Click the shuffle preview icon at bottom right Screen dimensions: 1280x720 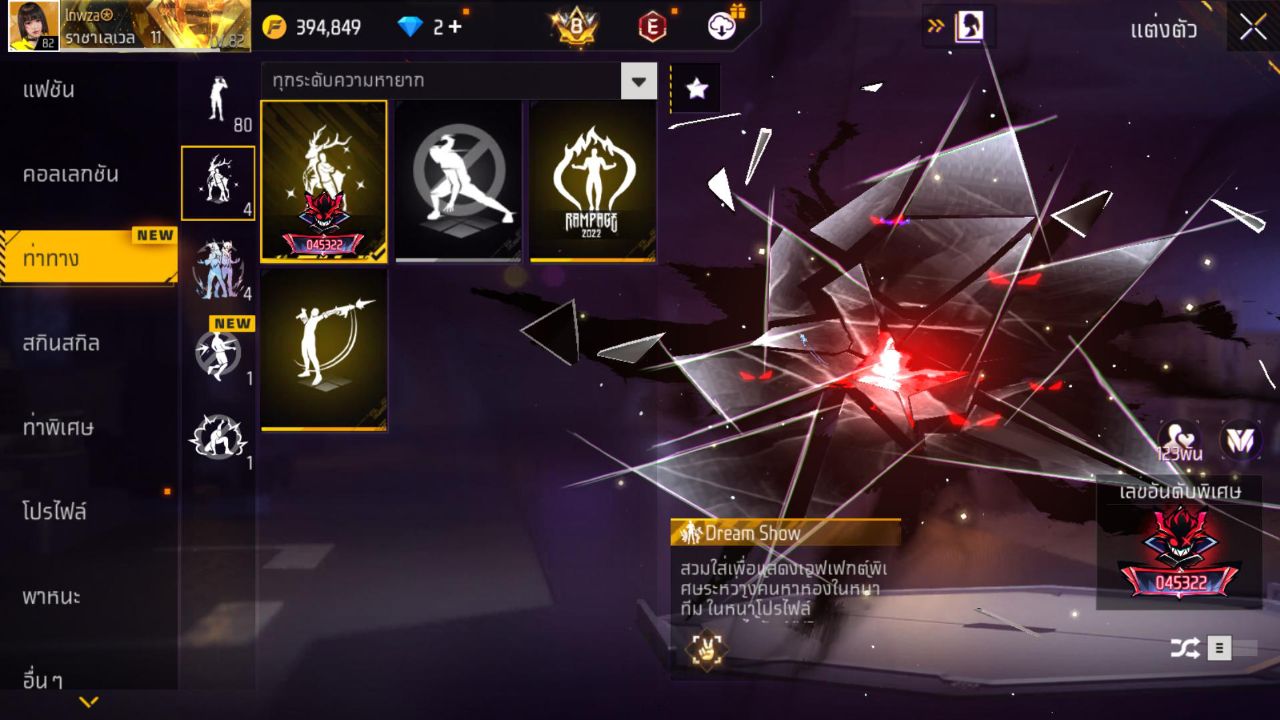click(x=1186, y=648)
